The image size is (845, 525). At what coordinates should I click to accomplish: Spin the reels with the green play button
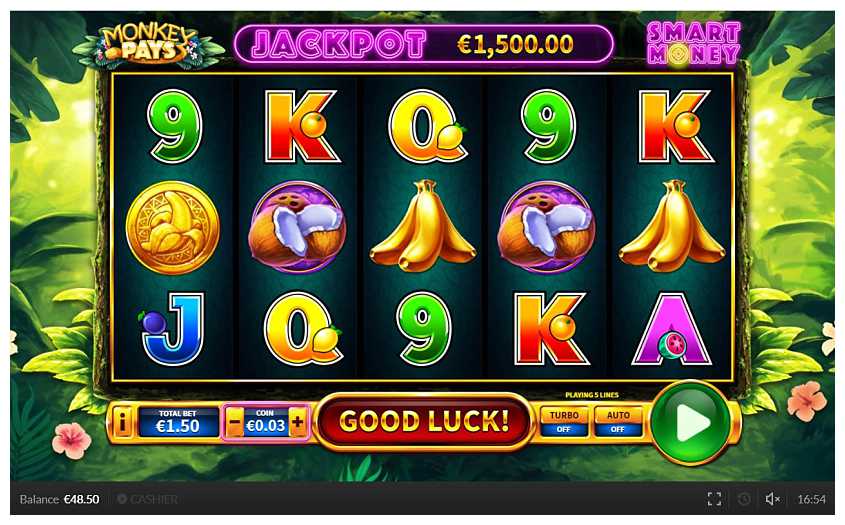(691, 422)
